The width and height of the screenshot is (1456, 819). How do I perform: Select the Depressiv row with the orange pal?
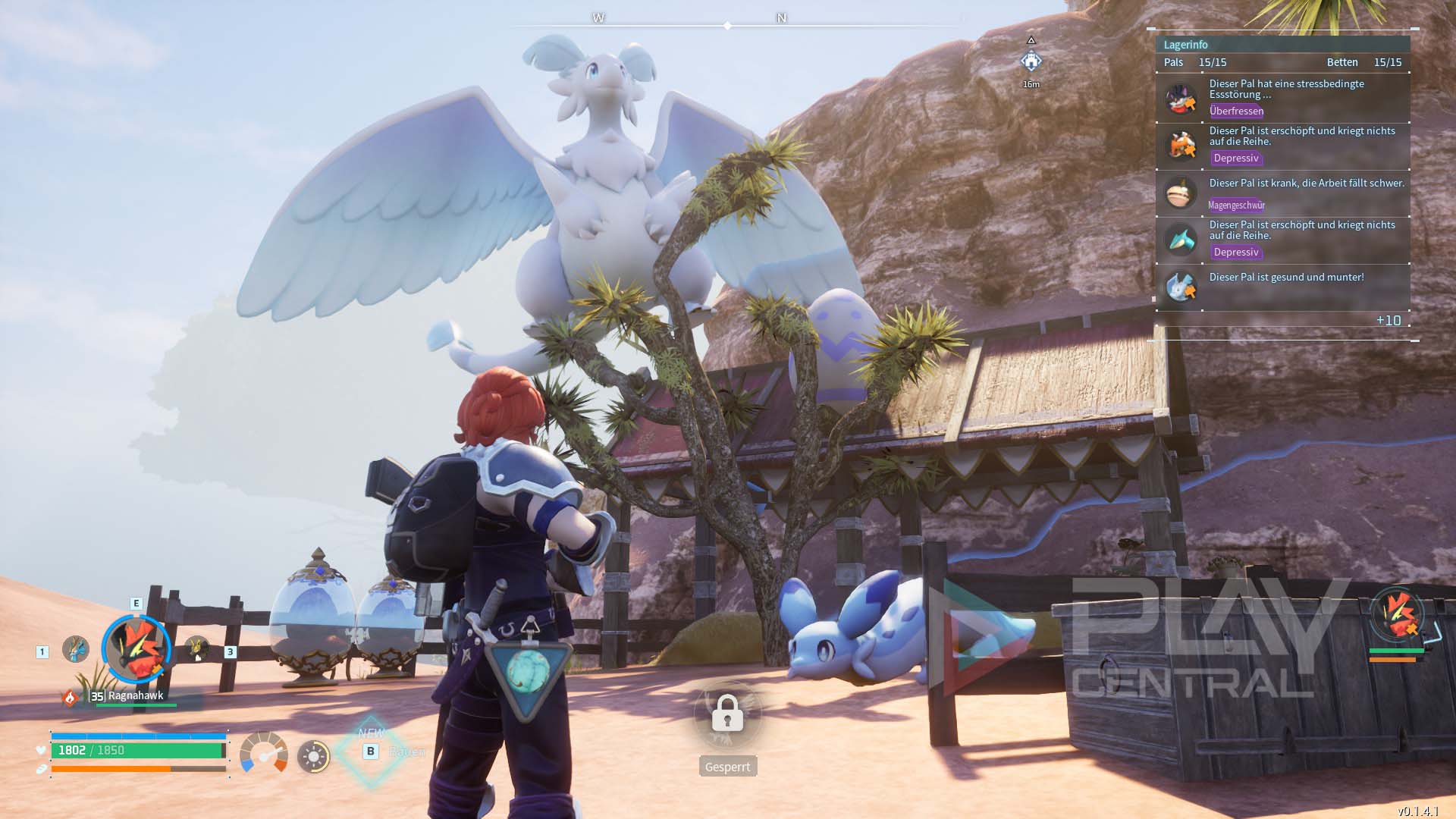(1282, 145)
